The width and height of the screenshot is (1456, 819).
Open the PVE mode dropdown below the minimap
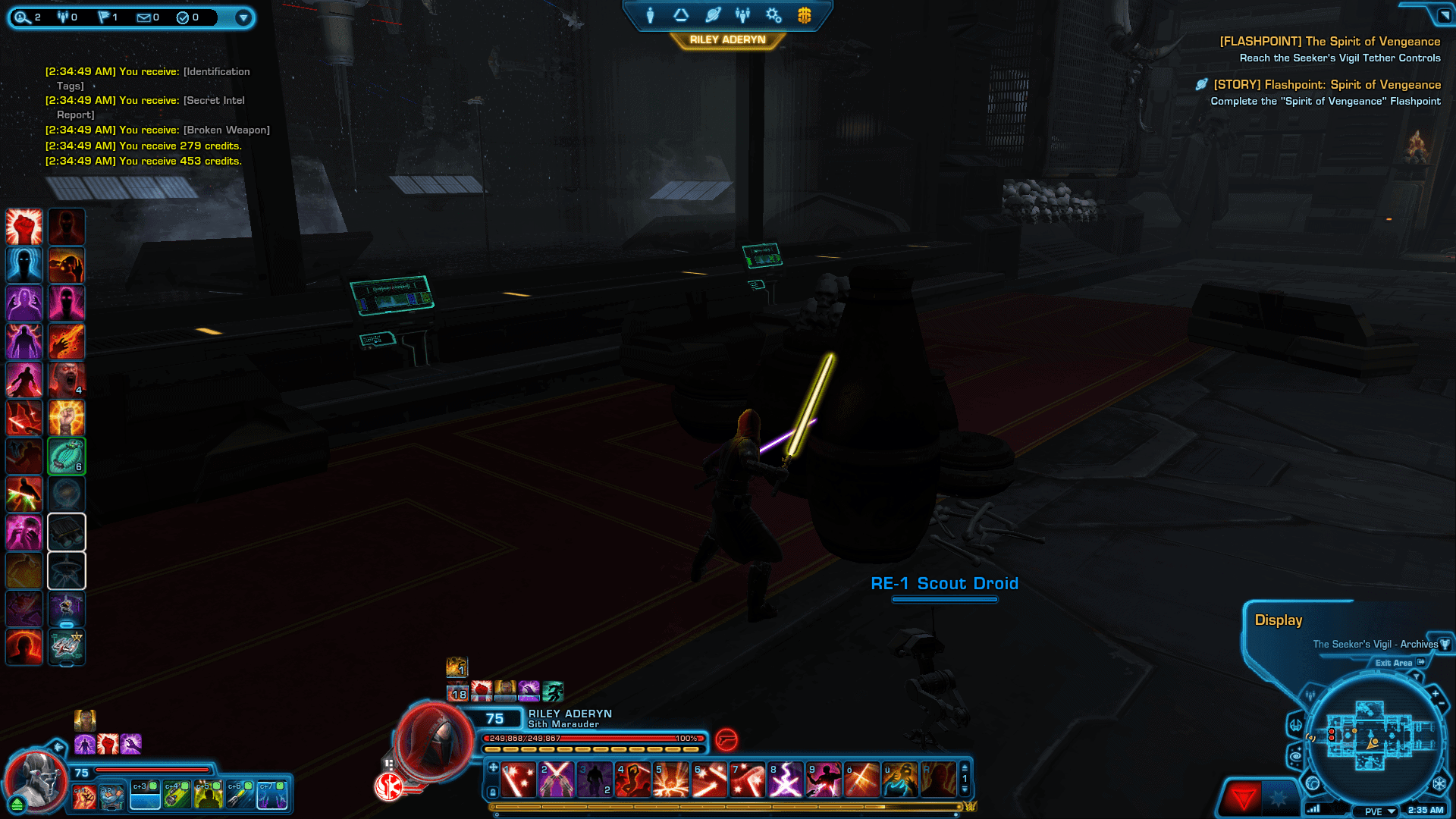[x=1374, y=810]
